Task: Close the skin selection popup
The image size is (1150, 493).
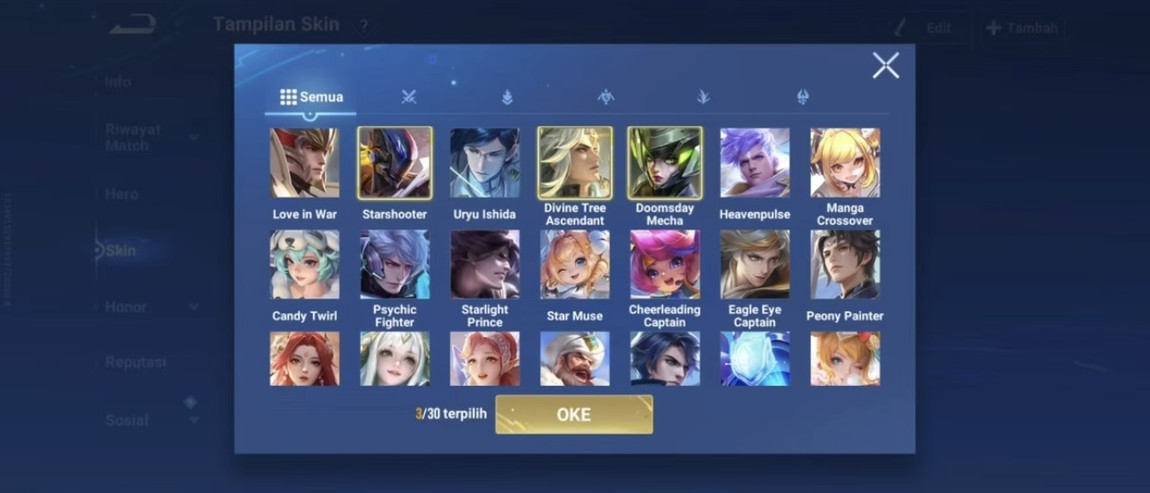Action: pyautogui.click(x=885, y=66)
